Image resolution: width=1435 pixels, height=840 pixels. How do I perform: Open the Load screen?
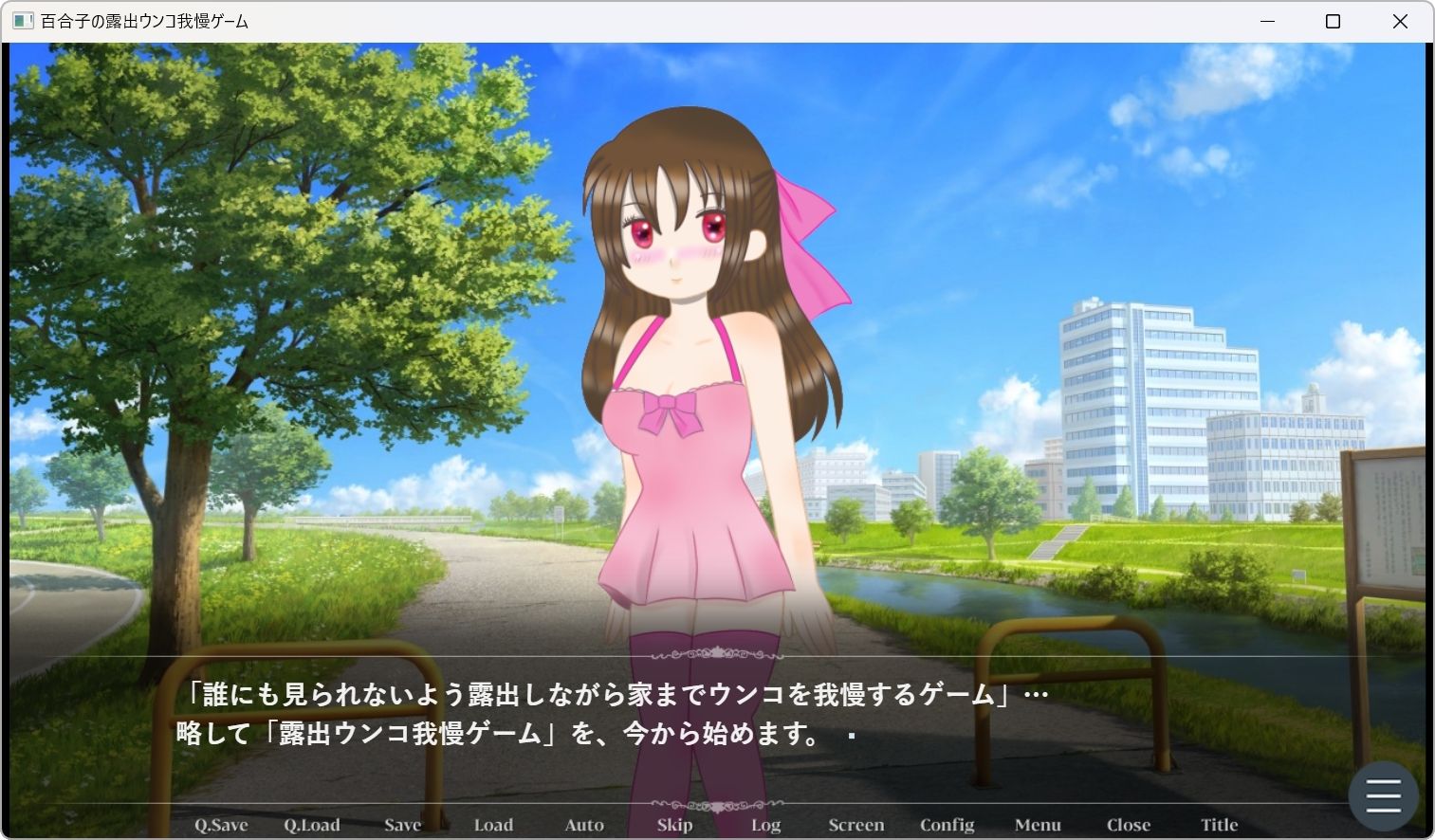click(x=493, y=824)
